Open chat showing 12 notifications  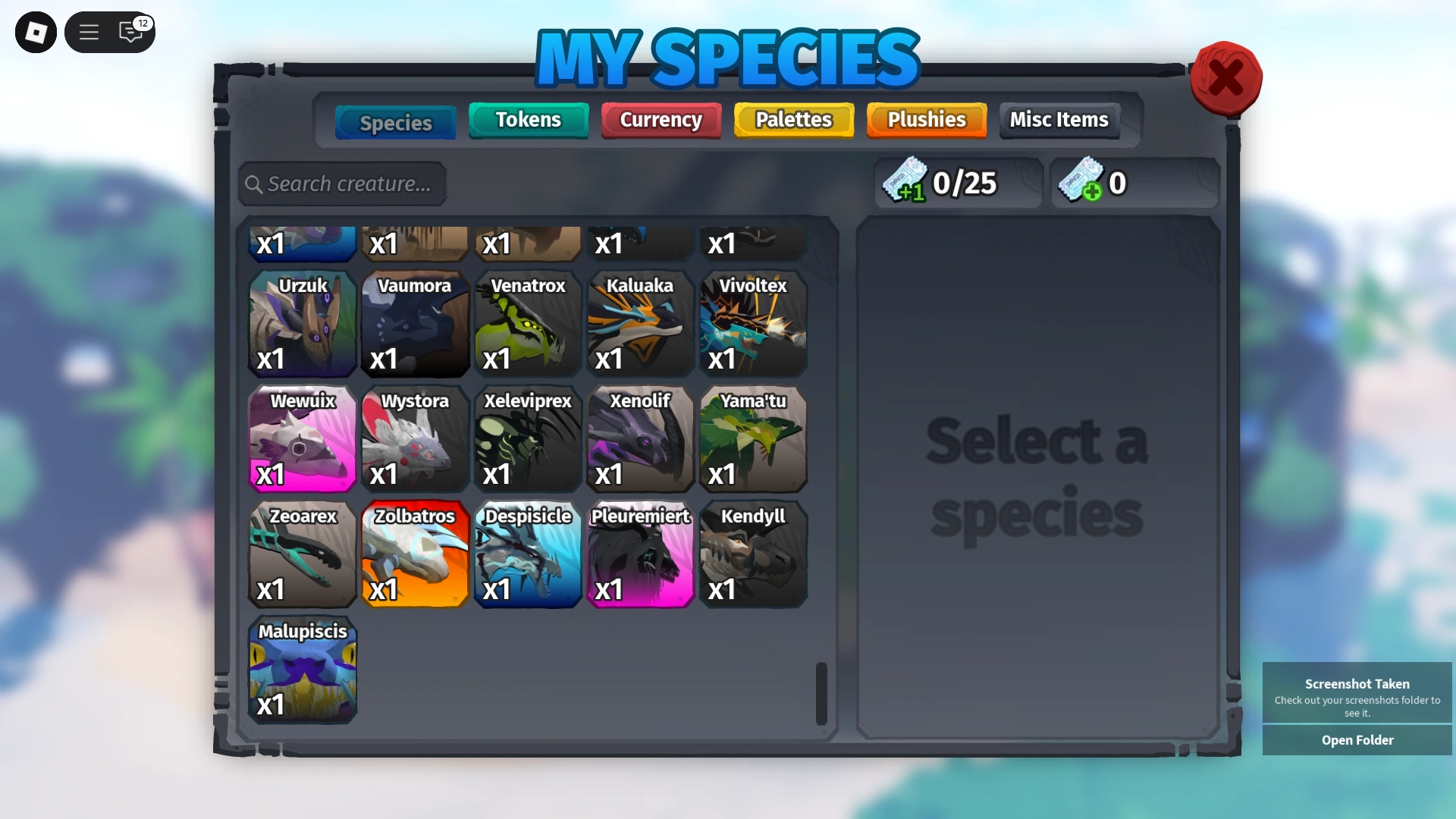point(129,33)
